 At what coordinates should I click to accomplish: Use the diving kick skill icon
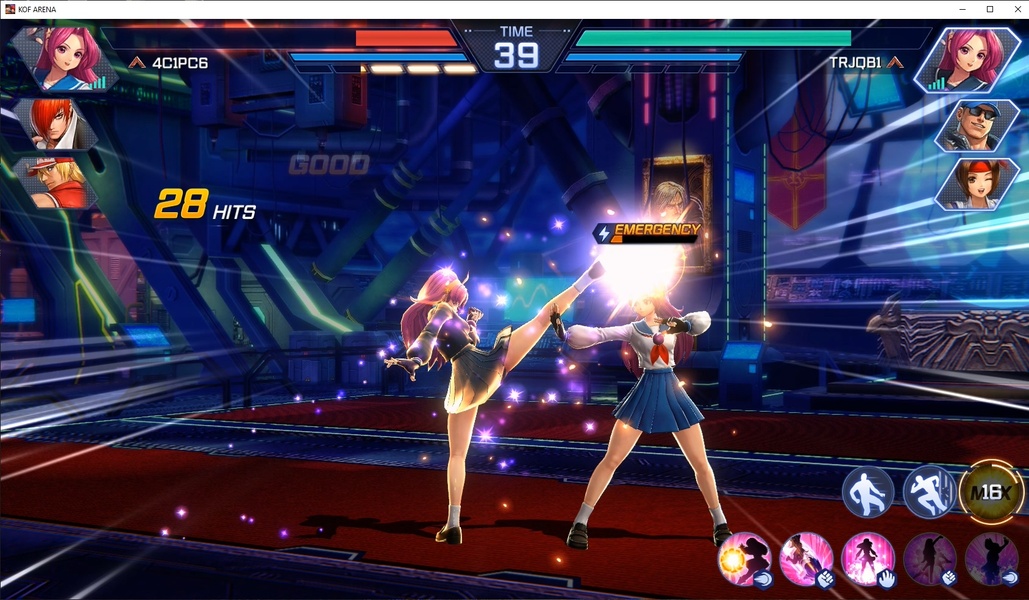click(806, 558)
